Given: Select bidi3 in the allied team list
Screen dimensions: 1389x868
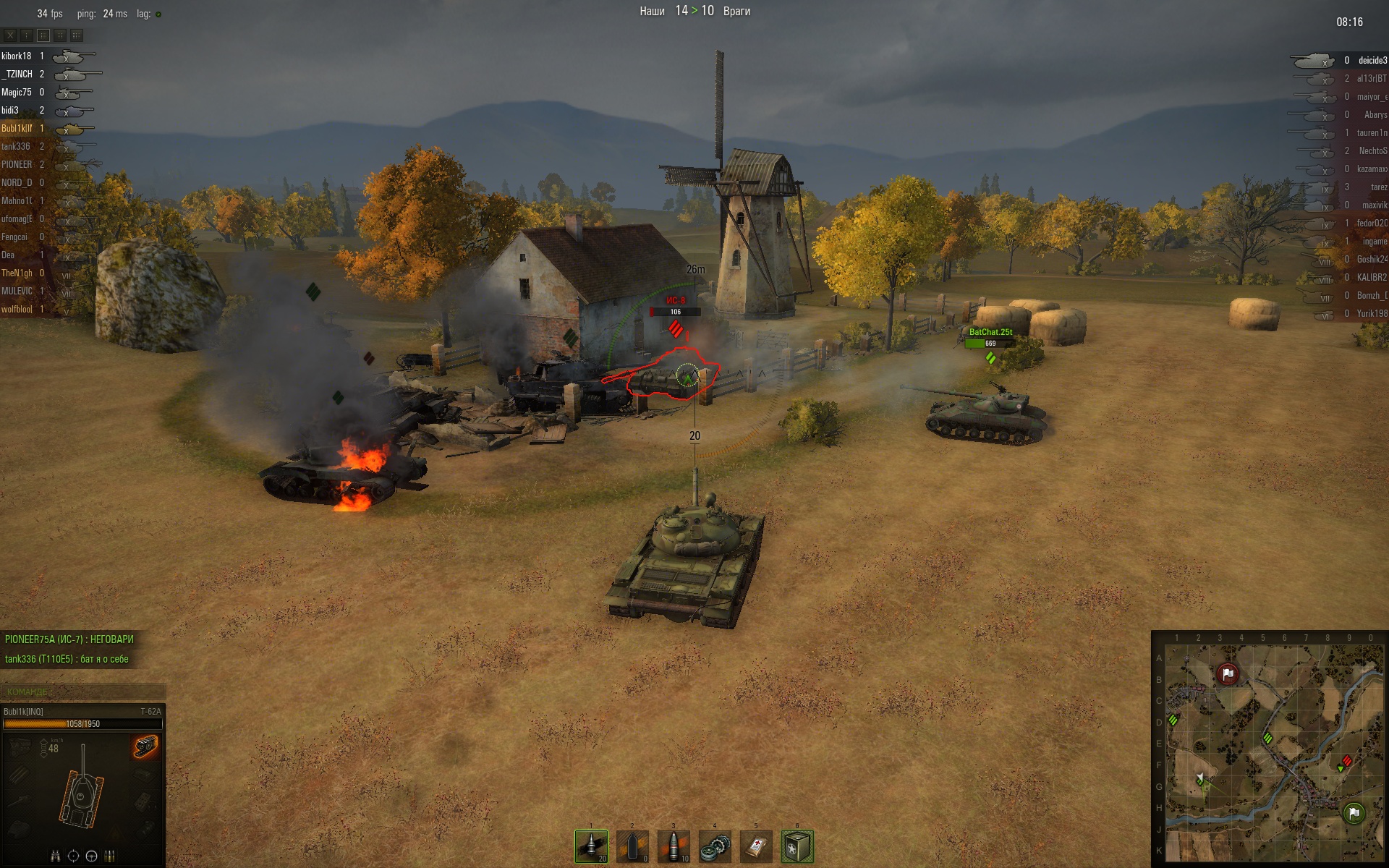Looking at the screenshot, I should (10, 110).
